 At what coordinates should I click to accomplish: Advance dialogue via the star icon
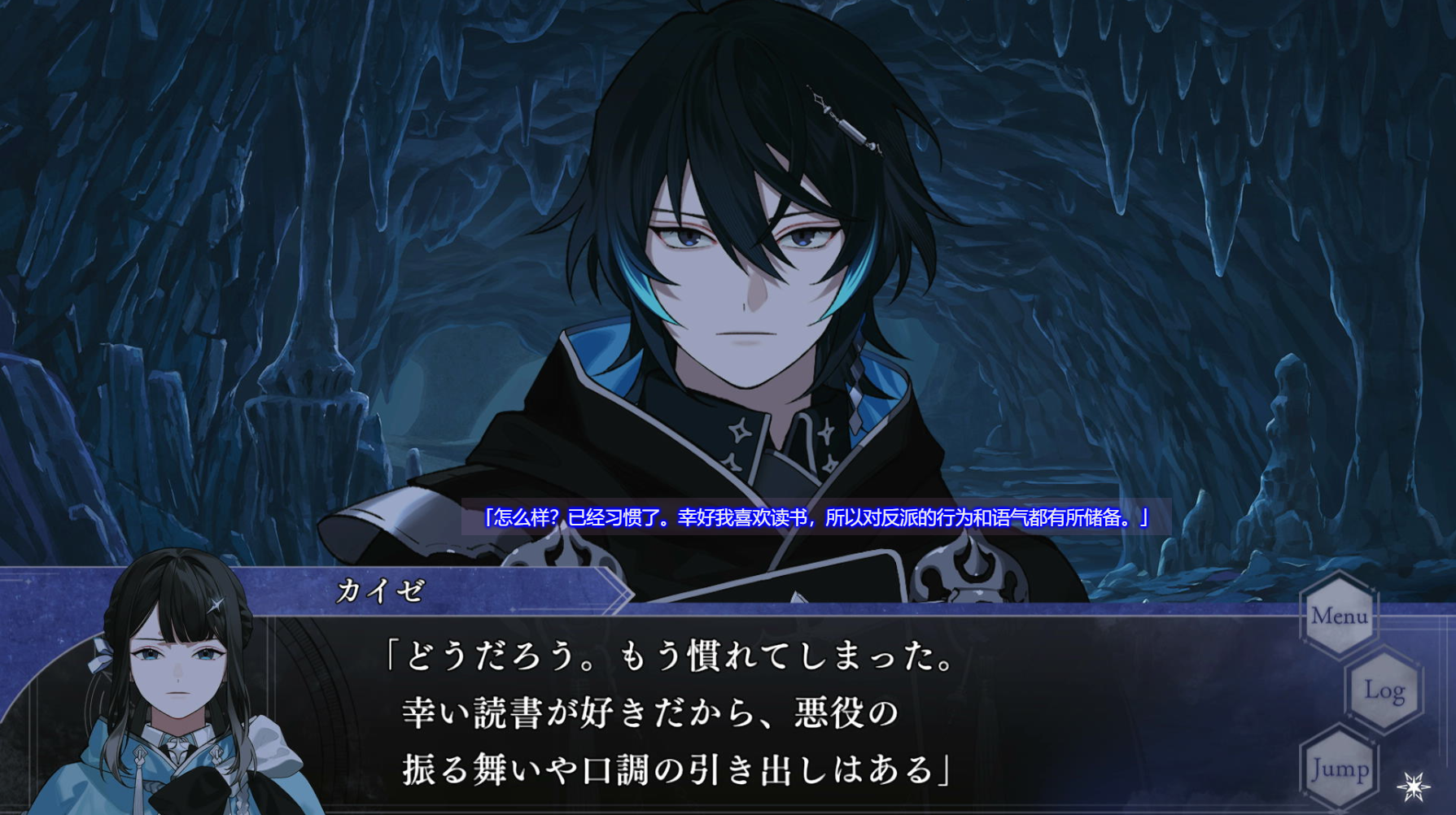pos(1414,787)
